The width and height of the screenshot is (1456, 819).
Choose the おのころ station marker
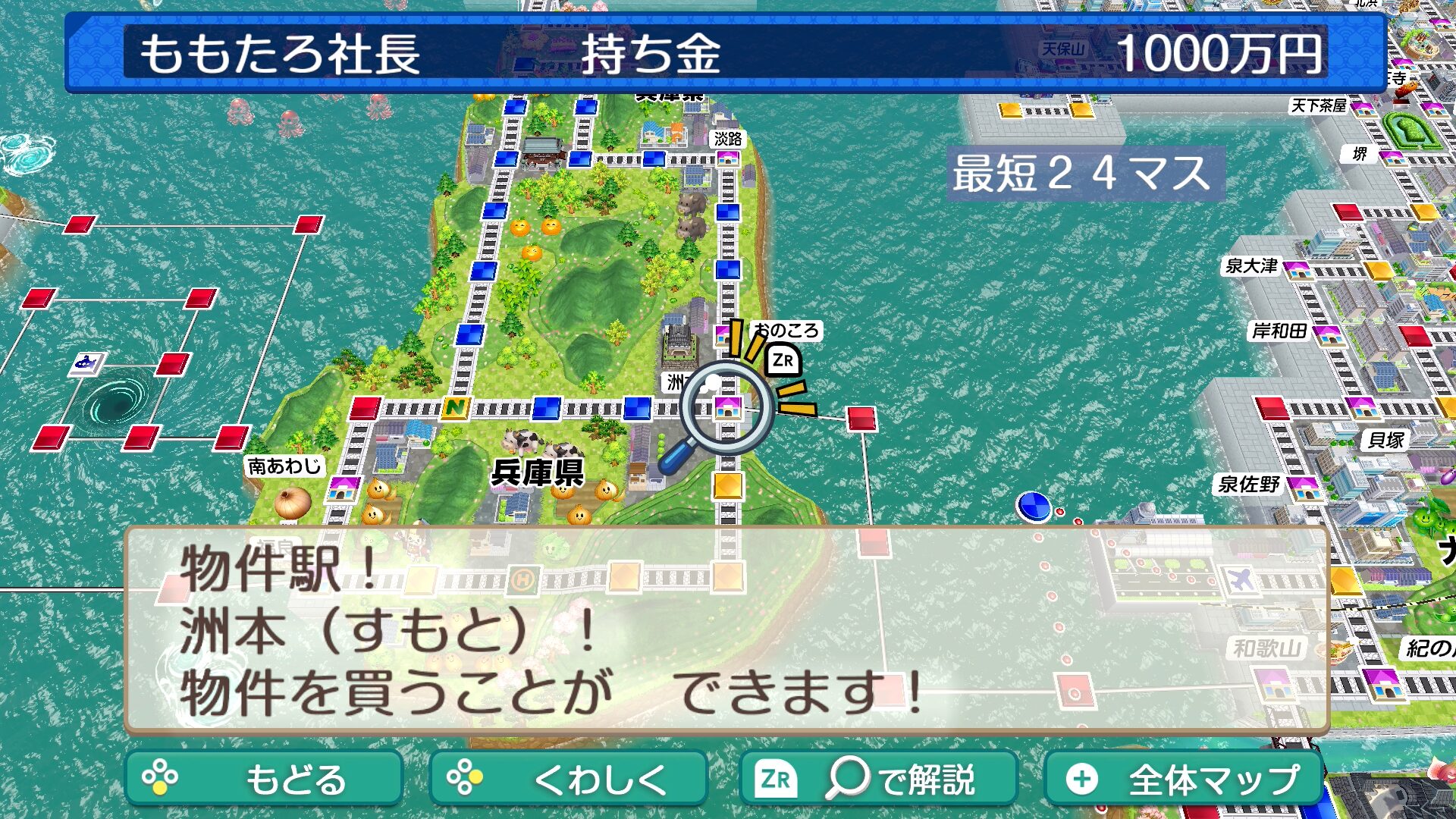[725, 334]
